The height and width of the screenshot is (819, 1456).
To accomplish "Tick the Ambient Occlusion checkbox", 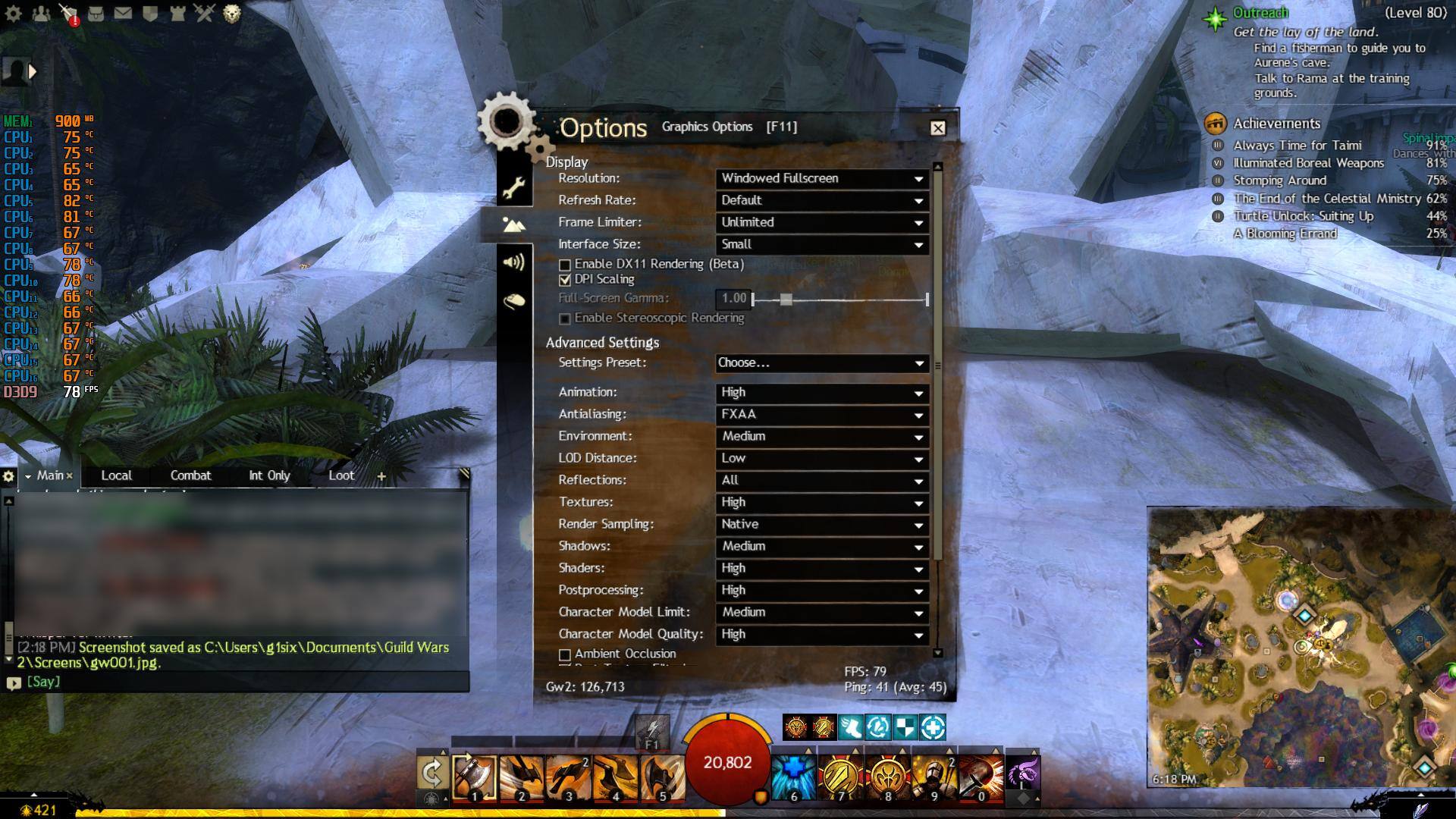I will pos(565,654).
